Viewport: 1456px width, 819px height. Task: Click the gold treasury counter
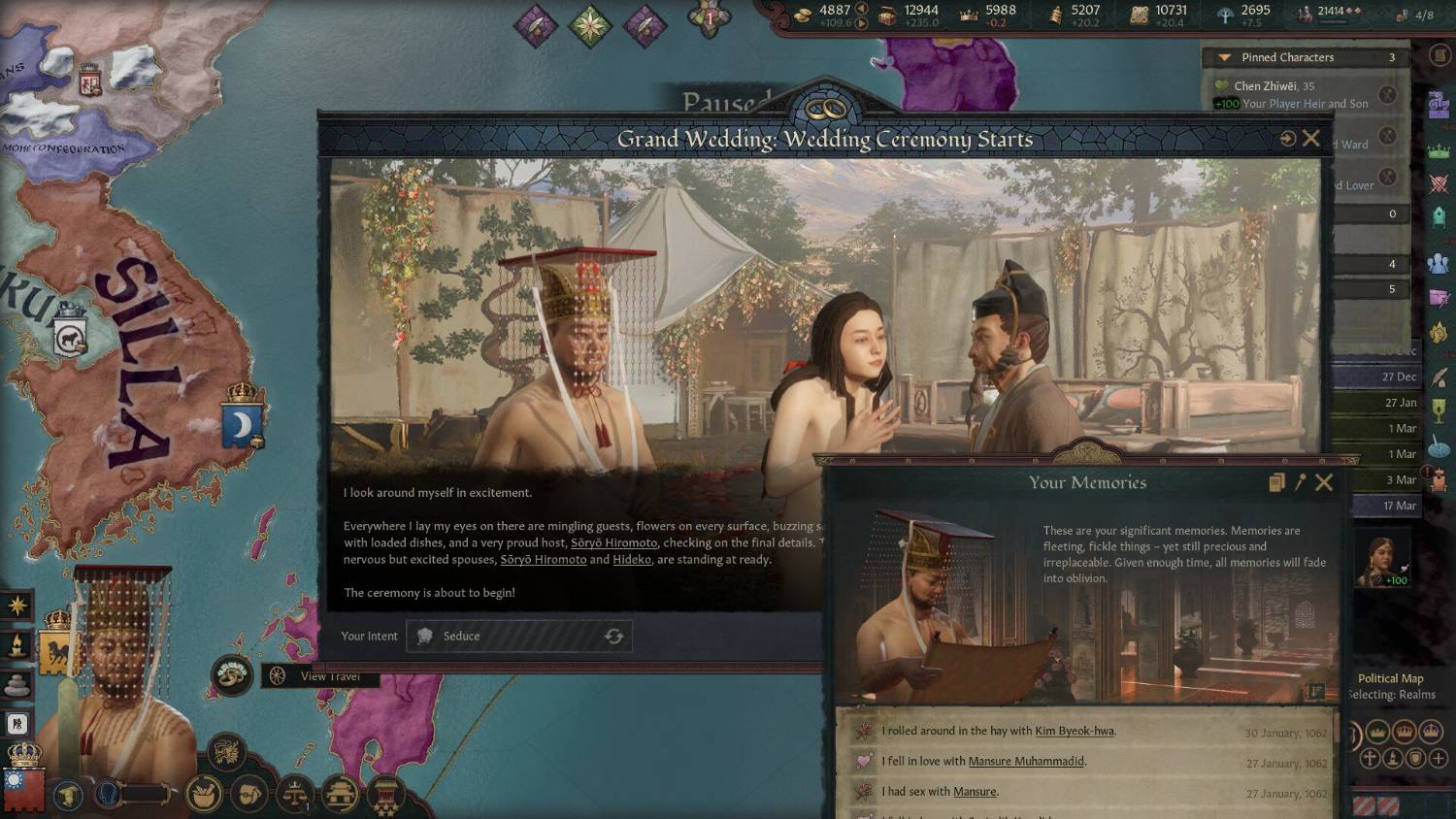tap(834, 14)
